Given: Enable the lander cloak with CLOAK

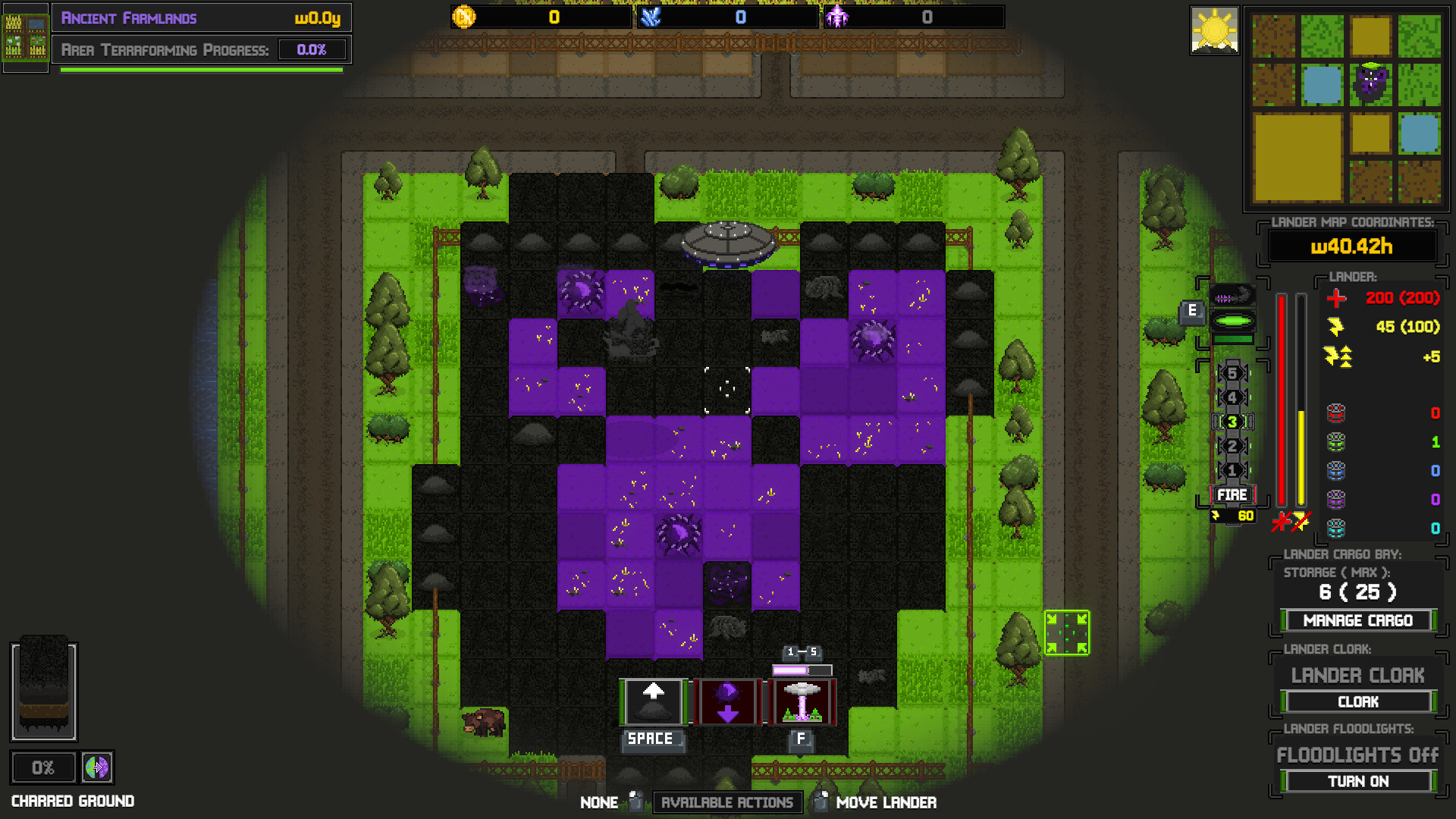Looking at the screenshot, I should point(1357,701).
